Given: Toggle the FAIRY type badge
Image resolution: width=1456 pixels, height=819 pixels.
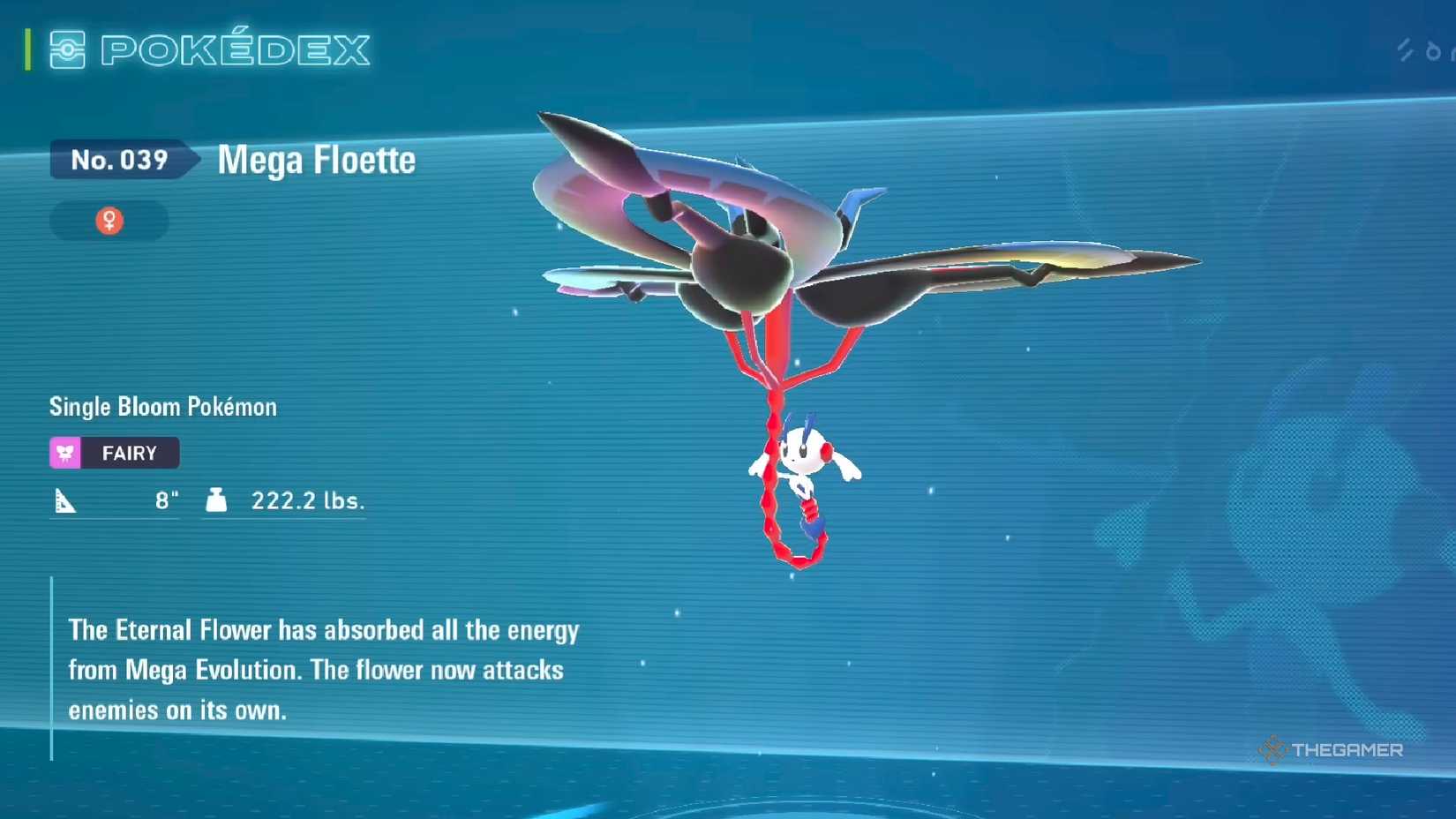Looking at the screenshot, I should (113, 453).
